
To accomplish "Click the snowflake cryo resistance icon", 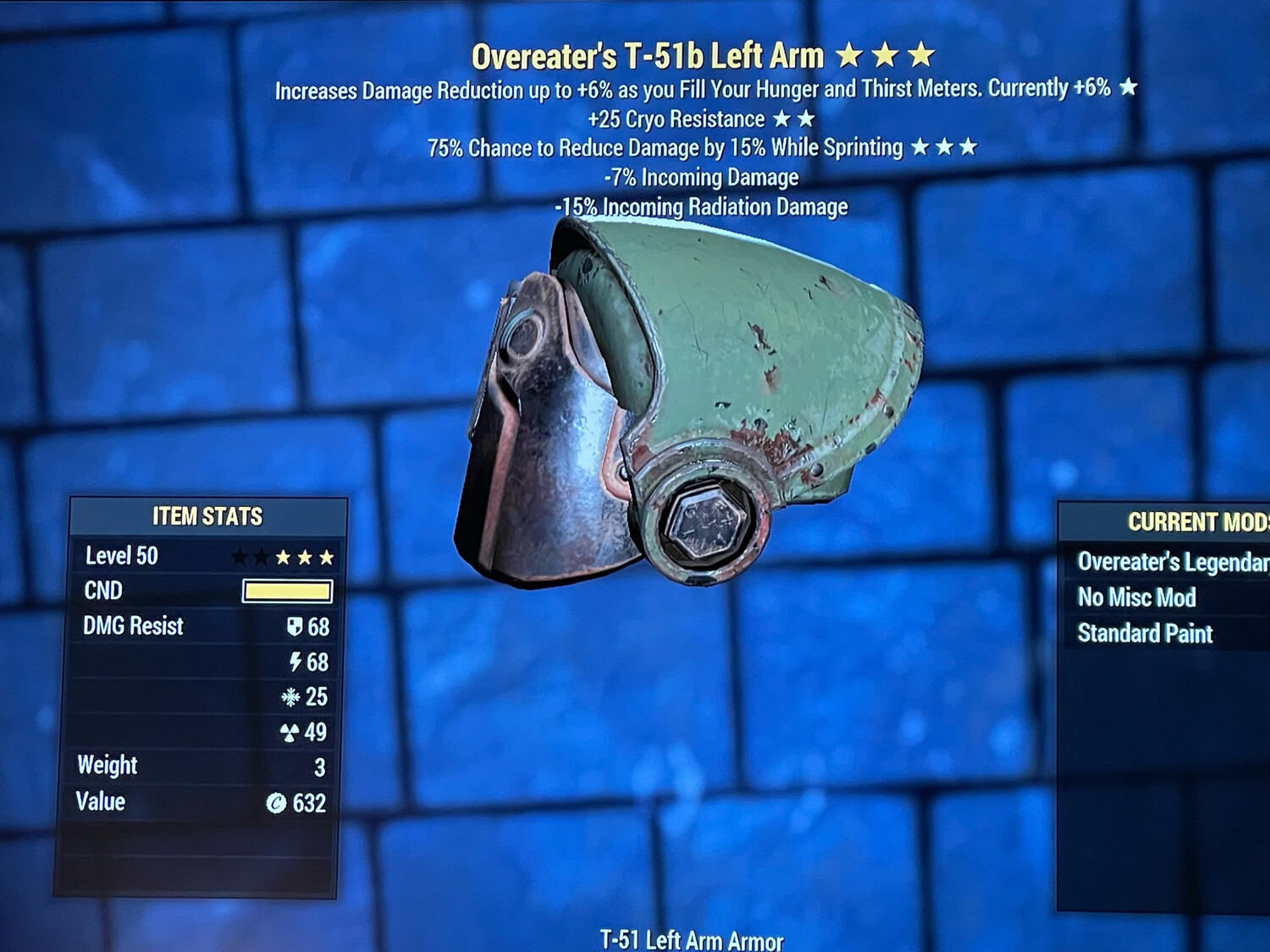I will coord(290,698).
